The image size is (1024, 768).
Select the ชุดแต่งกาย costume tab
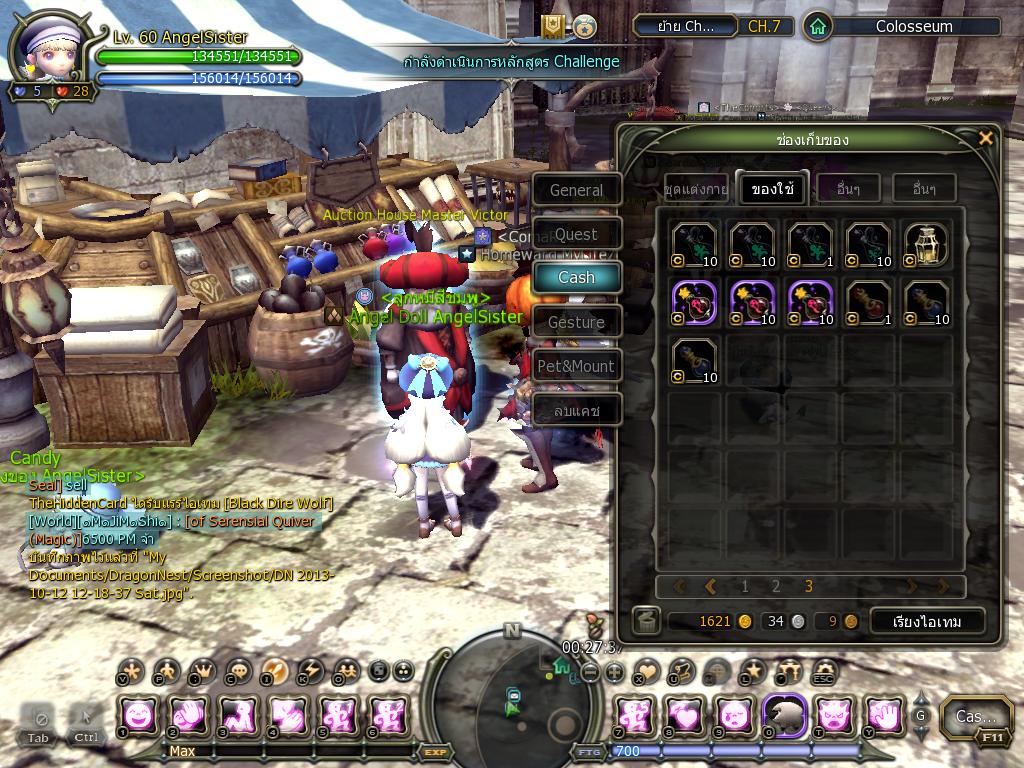696,188
